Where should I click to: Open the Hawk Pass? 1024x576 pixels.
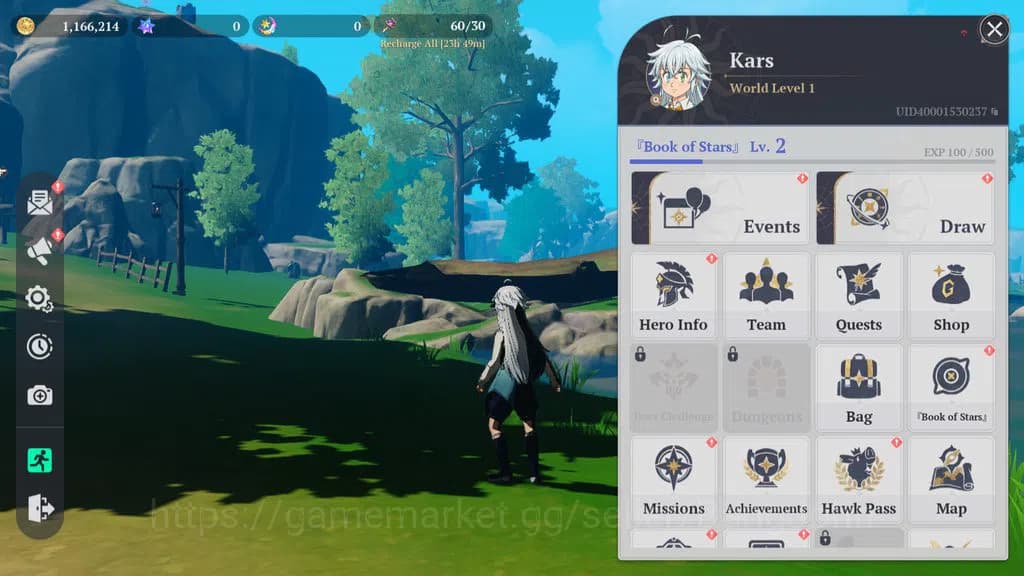[859, 480]
